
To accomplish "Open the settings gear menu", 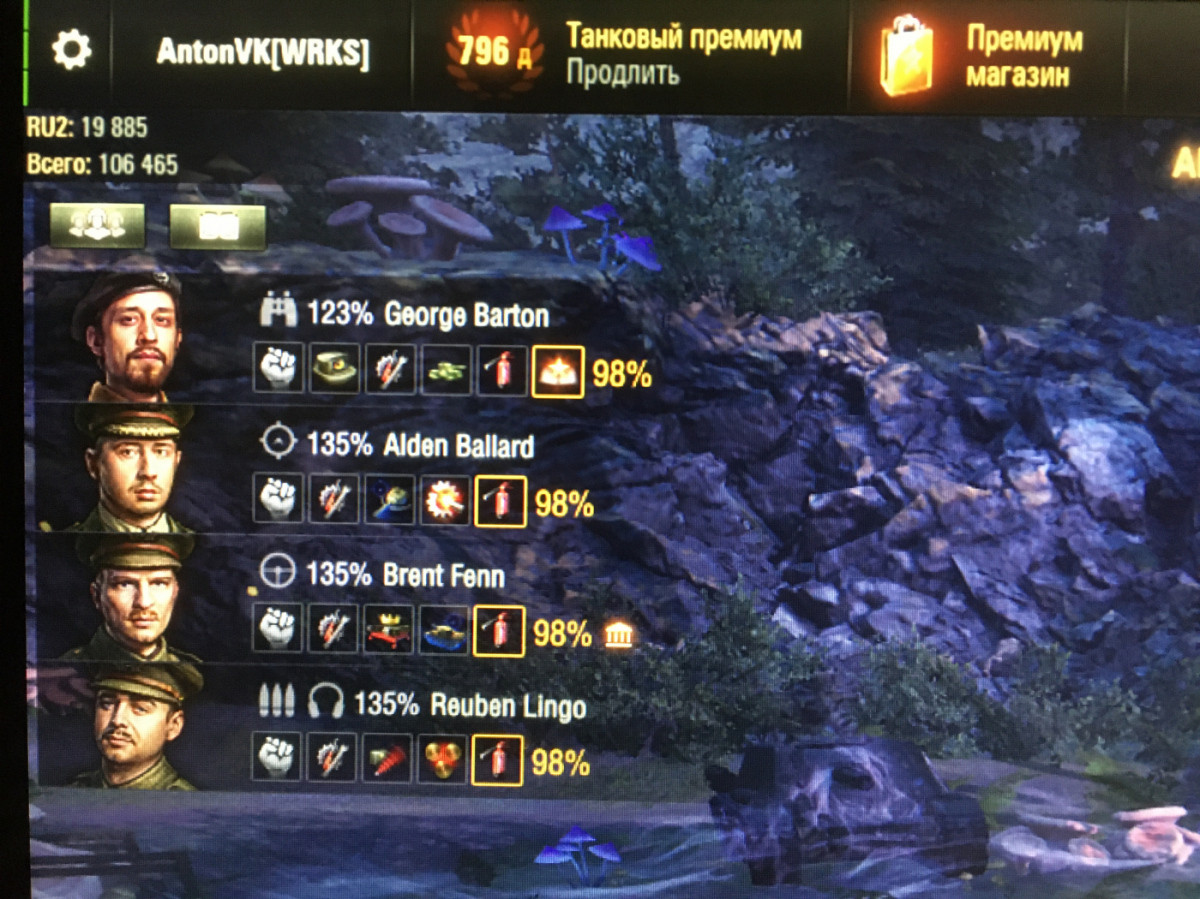I will 71,50.
